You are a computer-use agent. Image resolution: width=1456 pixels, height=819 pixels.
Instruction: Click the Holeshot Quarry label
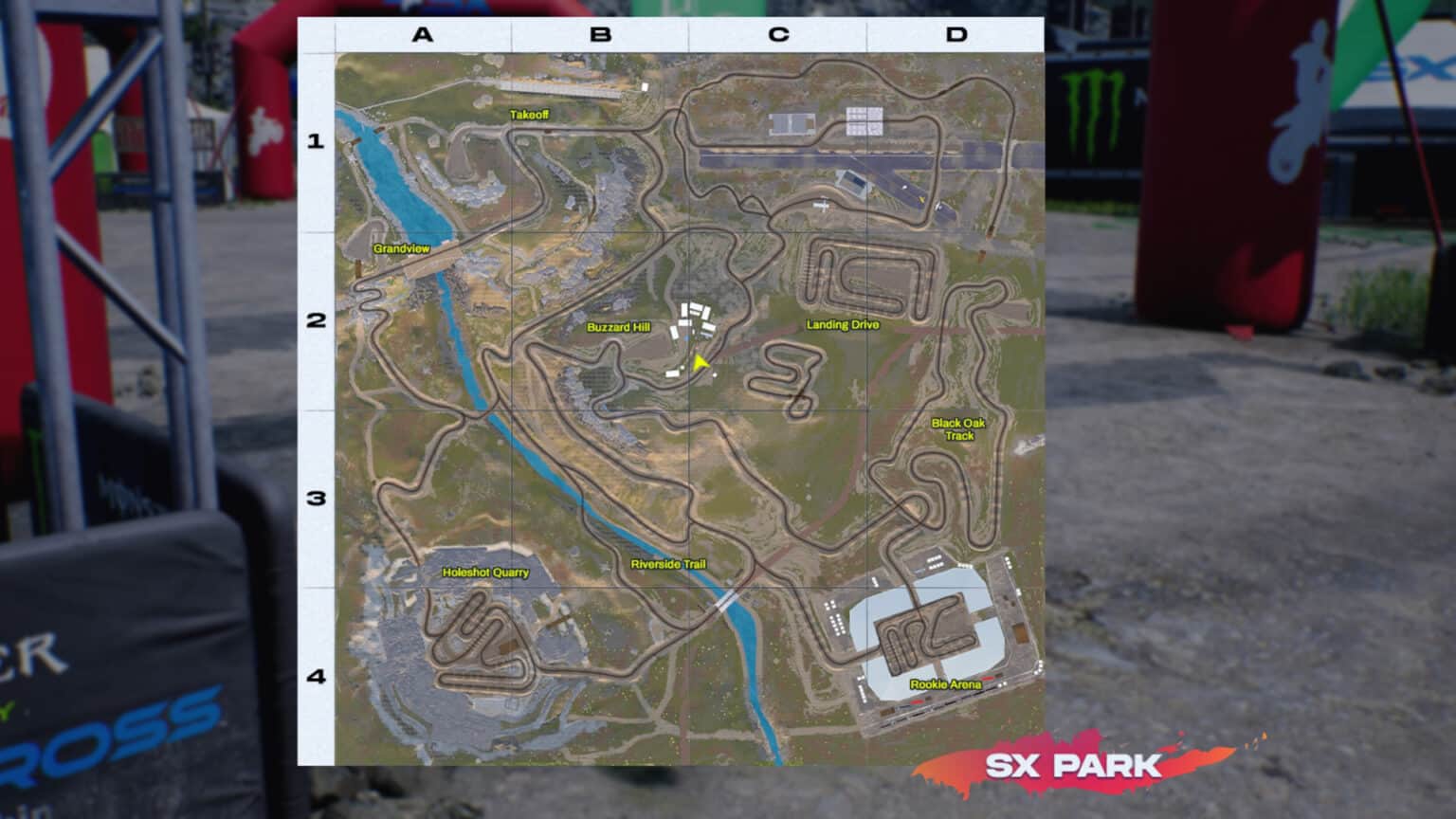pyautogui.click(x=486, y=573)
